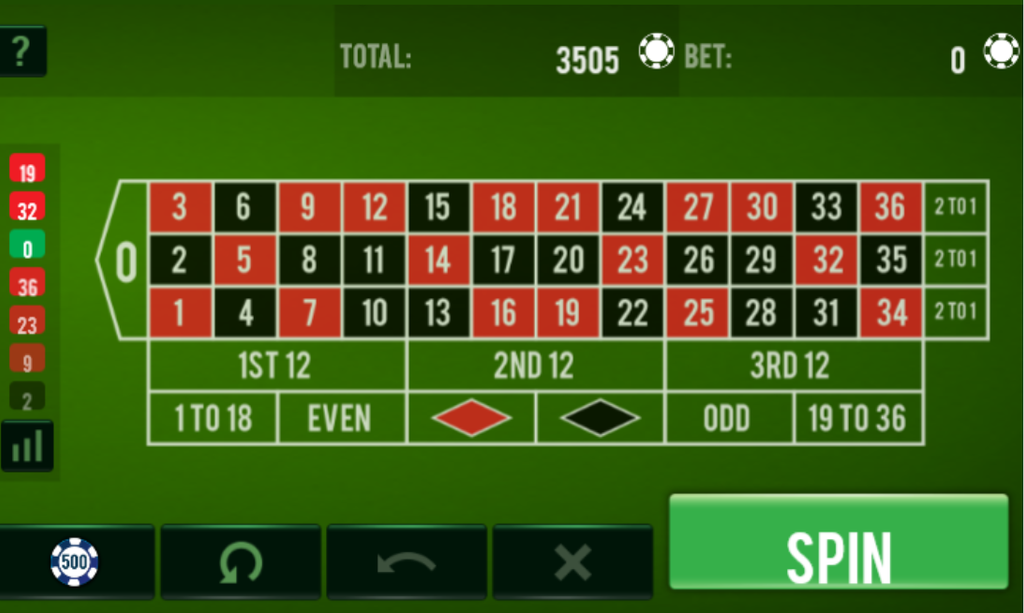Select the EVEN bet field
Image resolution: width=1024 pixels, height=613 pixels.
[341, 419]
